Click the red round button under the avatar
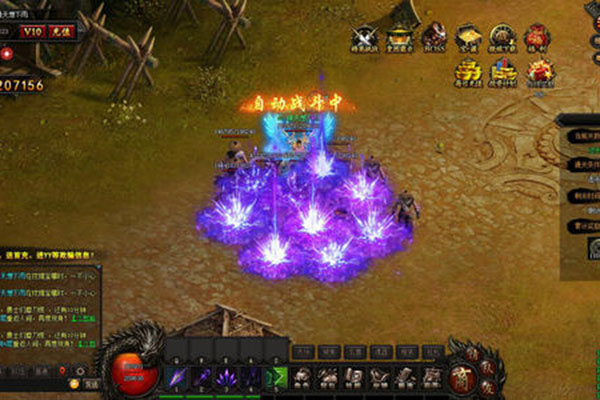The width and height of the screenshot is (600, 400). [5, 53]
